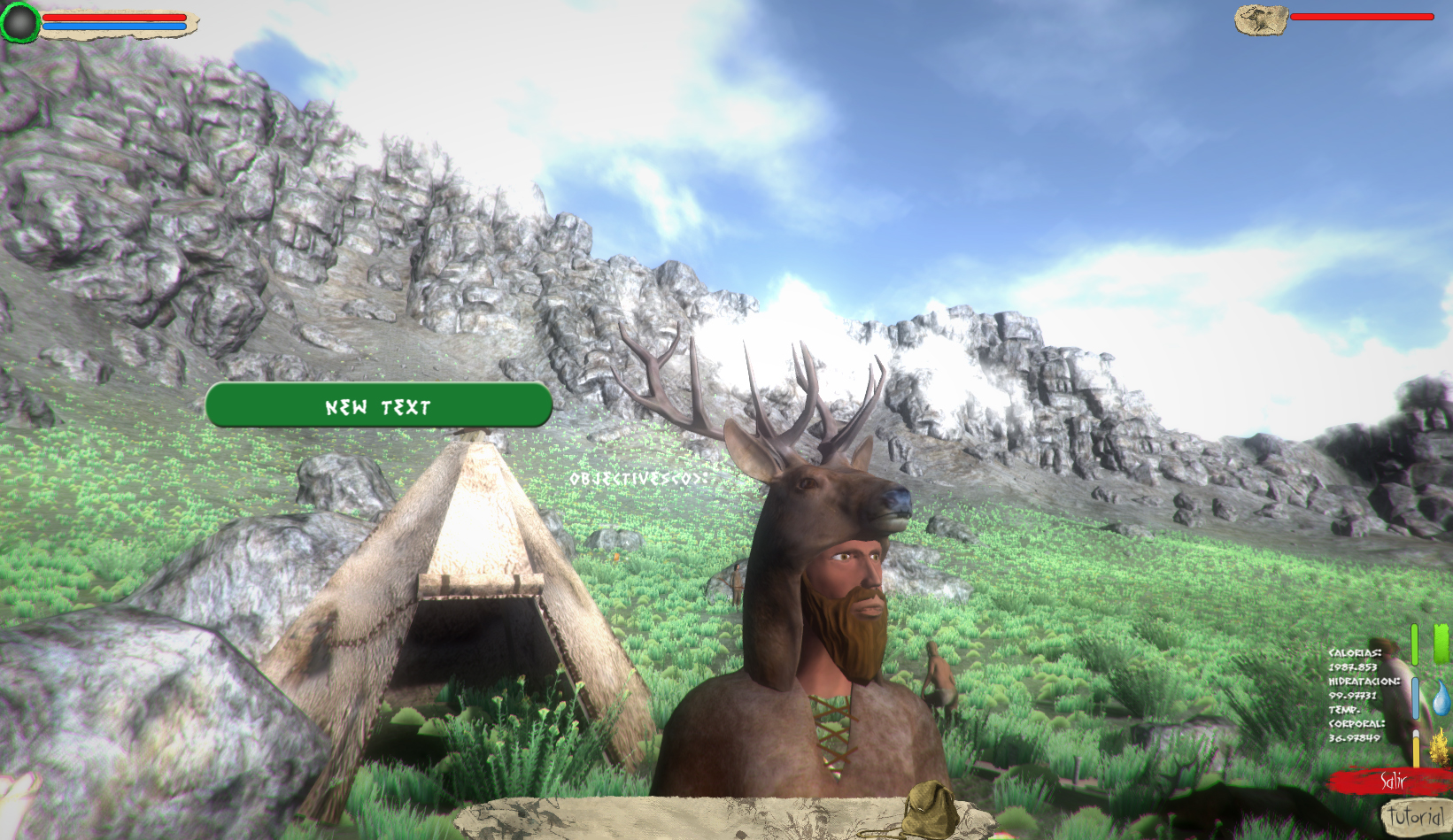
Task: Click the water drop hydration icon
Action: click(x=1441, y=697)
